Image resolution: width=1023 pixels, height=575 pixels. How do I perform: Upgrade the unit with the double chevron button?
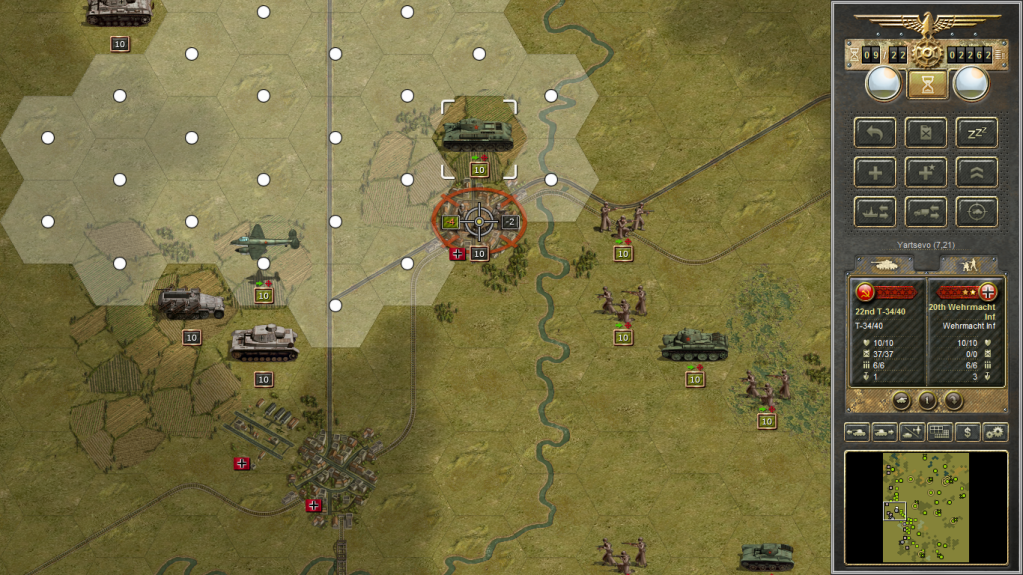977,172
